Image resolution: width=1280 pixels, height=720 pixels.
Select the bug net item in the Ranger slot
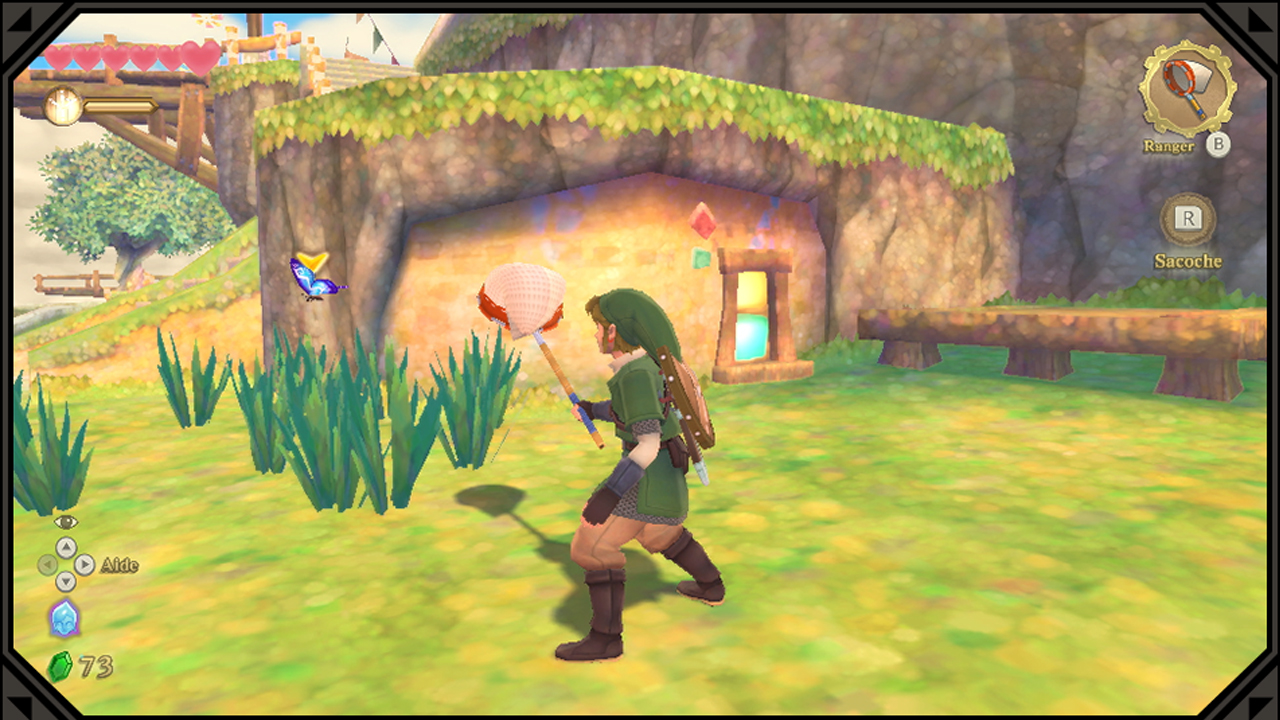click(x=1186, y=90)
